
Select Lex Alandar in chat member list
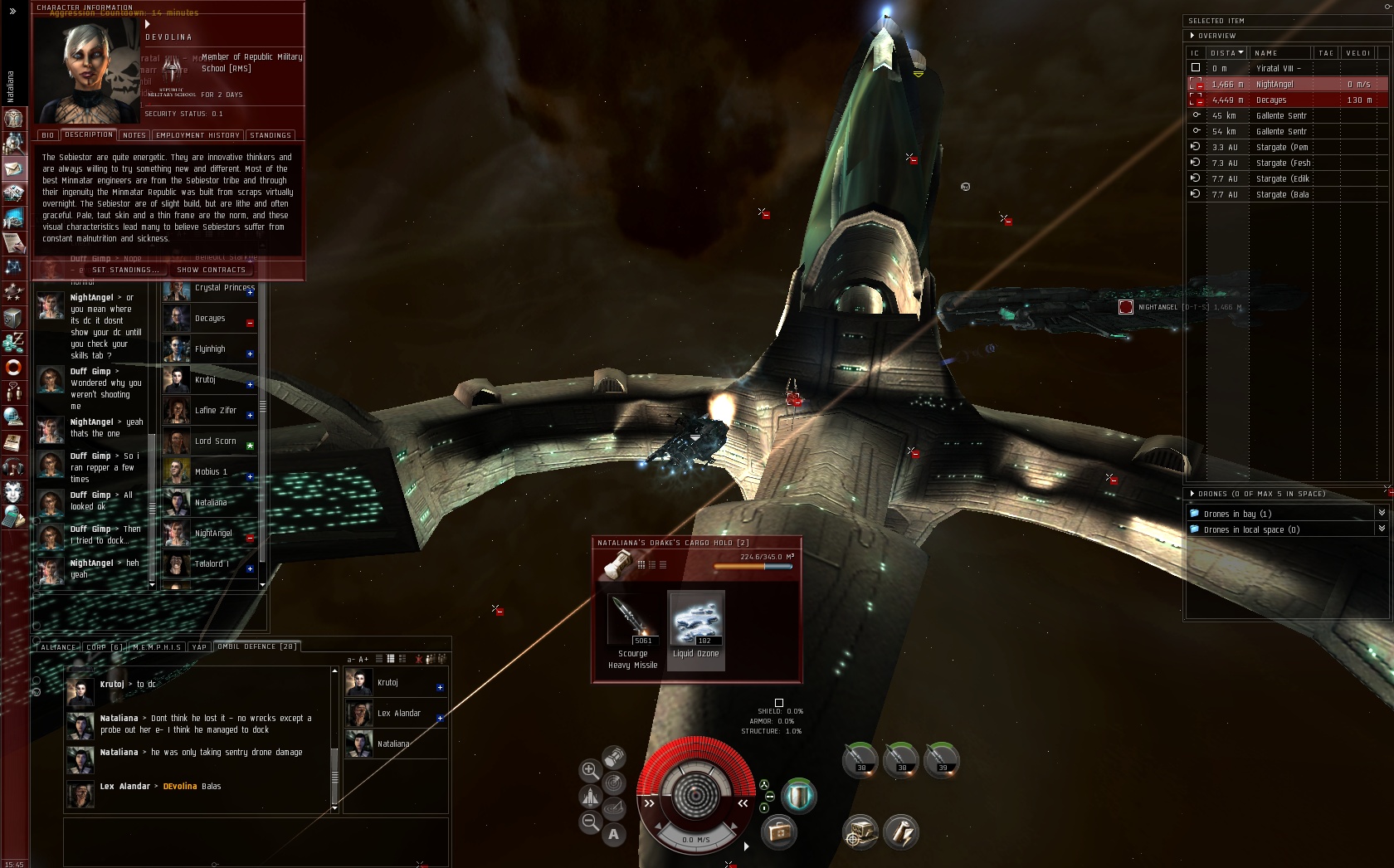tap(397, 714)
